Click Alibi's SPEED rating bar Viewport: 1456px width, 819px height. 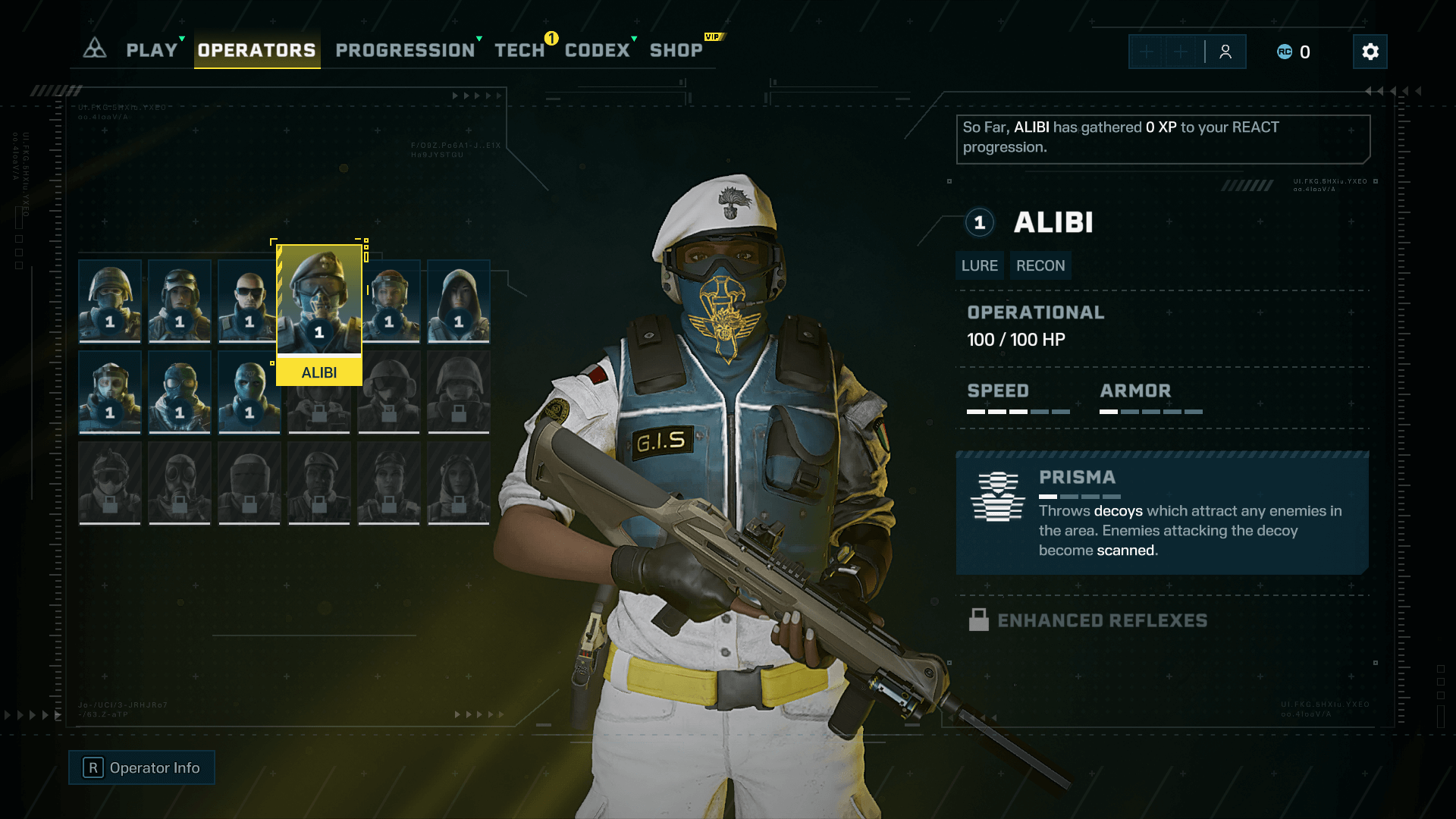(1017, 412)
